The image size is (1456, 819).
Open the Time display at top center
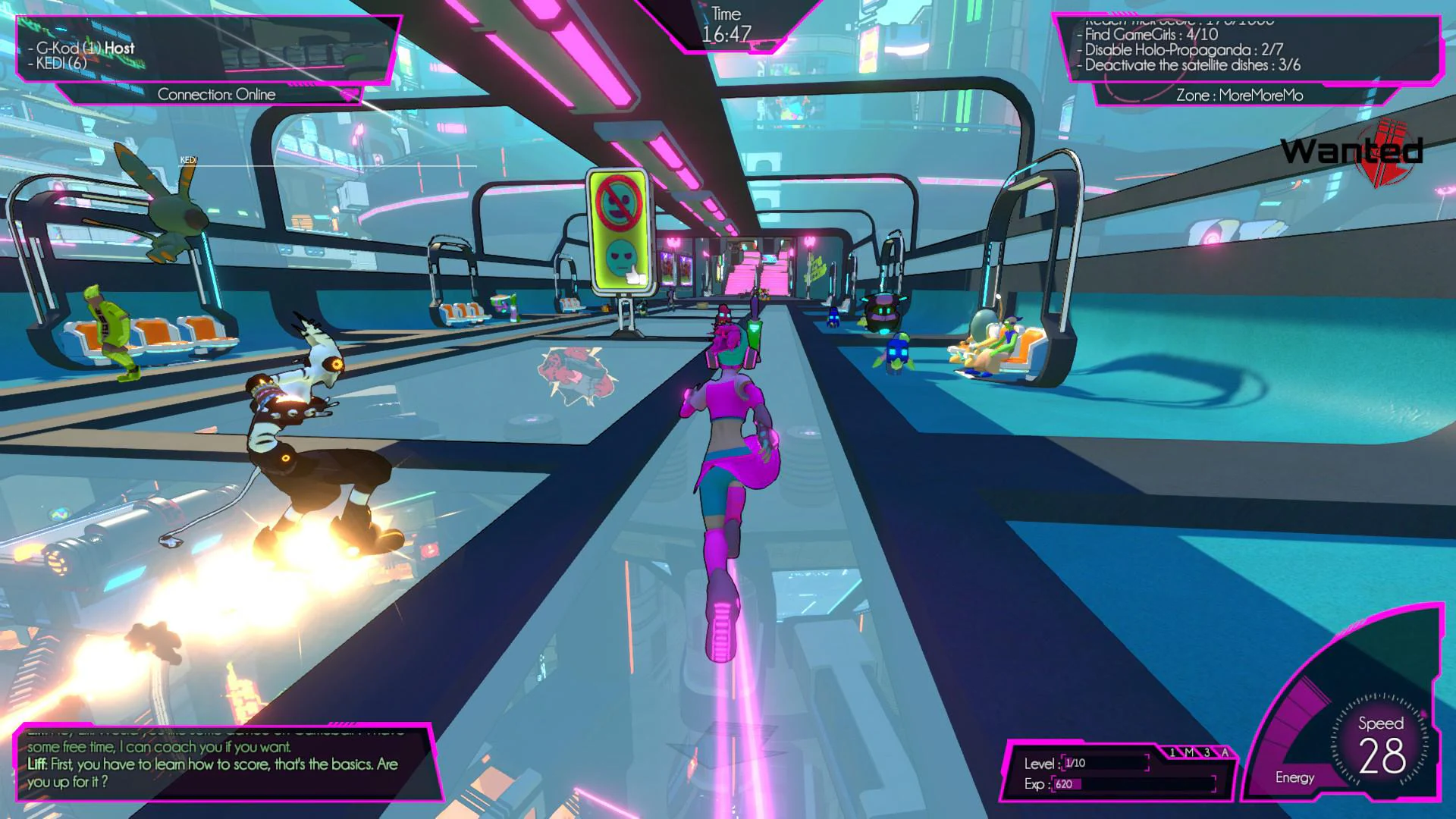[726, 23]
